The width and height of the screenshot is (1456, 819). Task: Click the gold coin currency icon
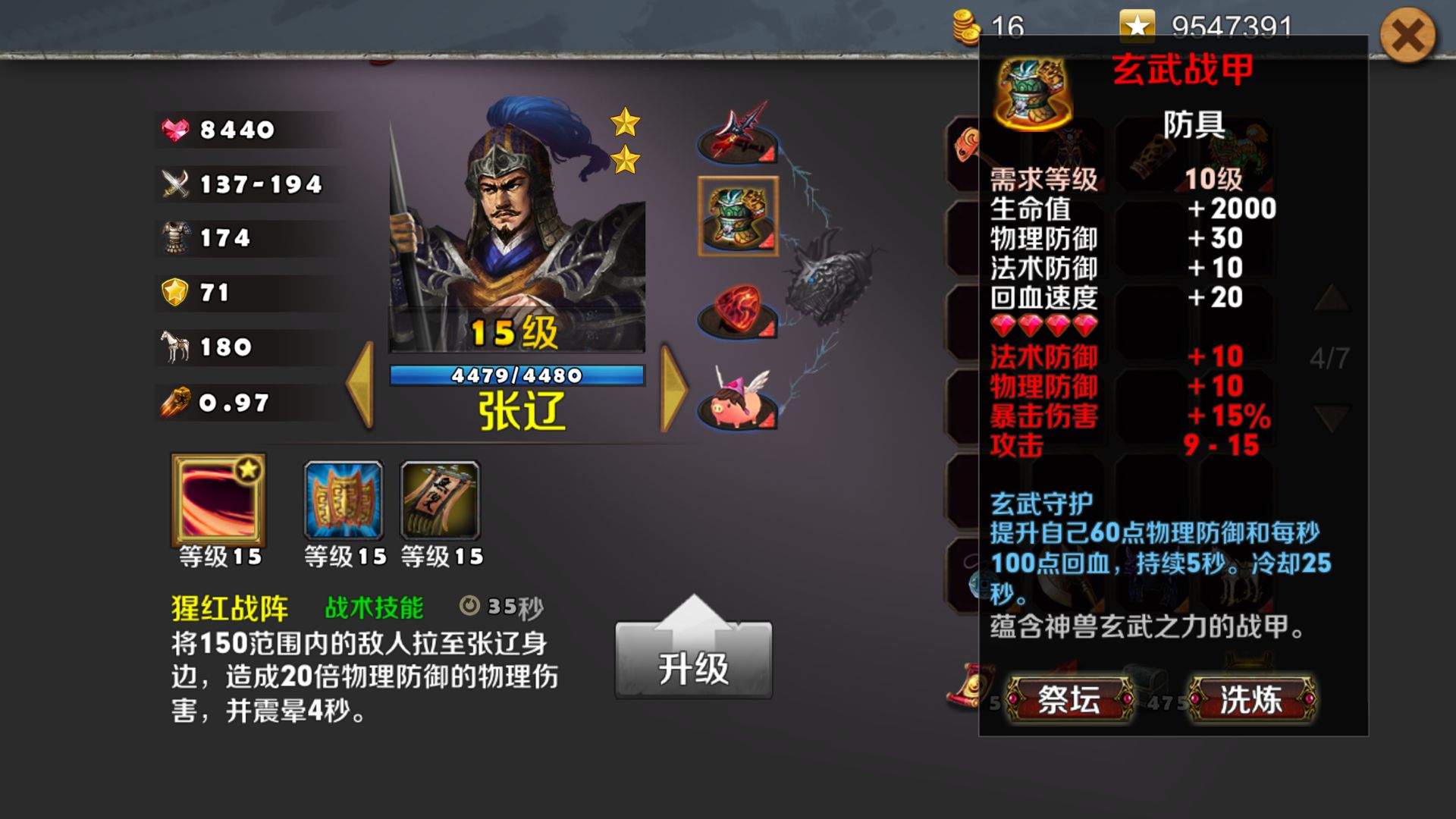(x=965, y=23)
